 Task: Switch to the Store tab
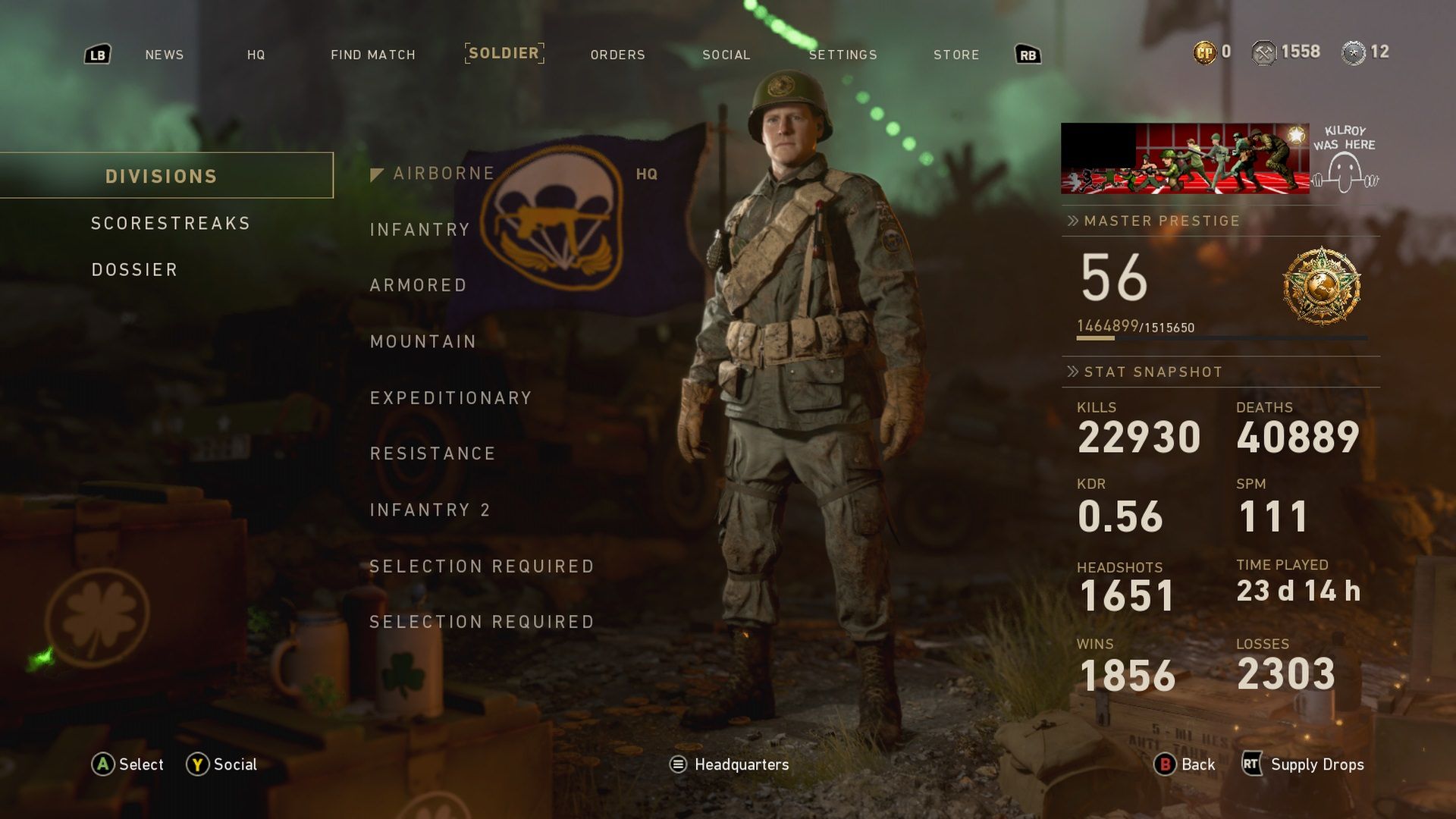point(956,55)
